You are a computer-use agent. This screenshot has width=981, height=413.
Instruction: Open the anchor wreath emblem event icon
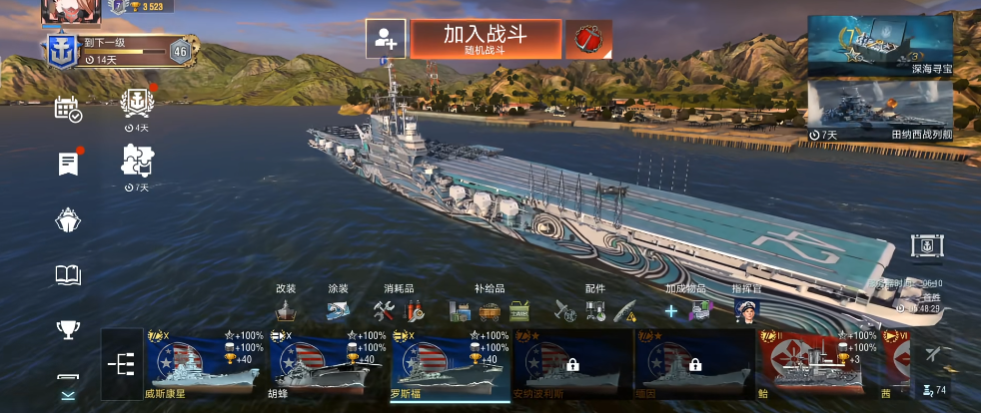[x=136, y=103]
